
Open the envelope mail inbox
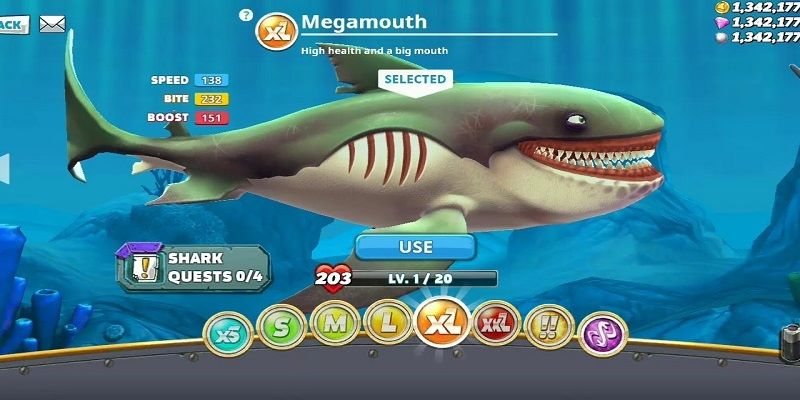(52, 24)
